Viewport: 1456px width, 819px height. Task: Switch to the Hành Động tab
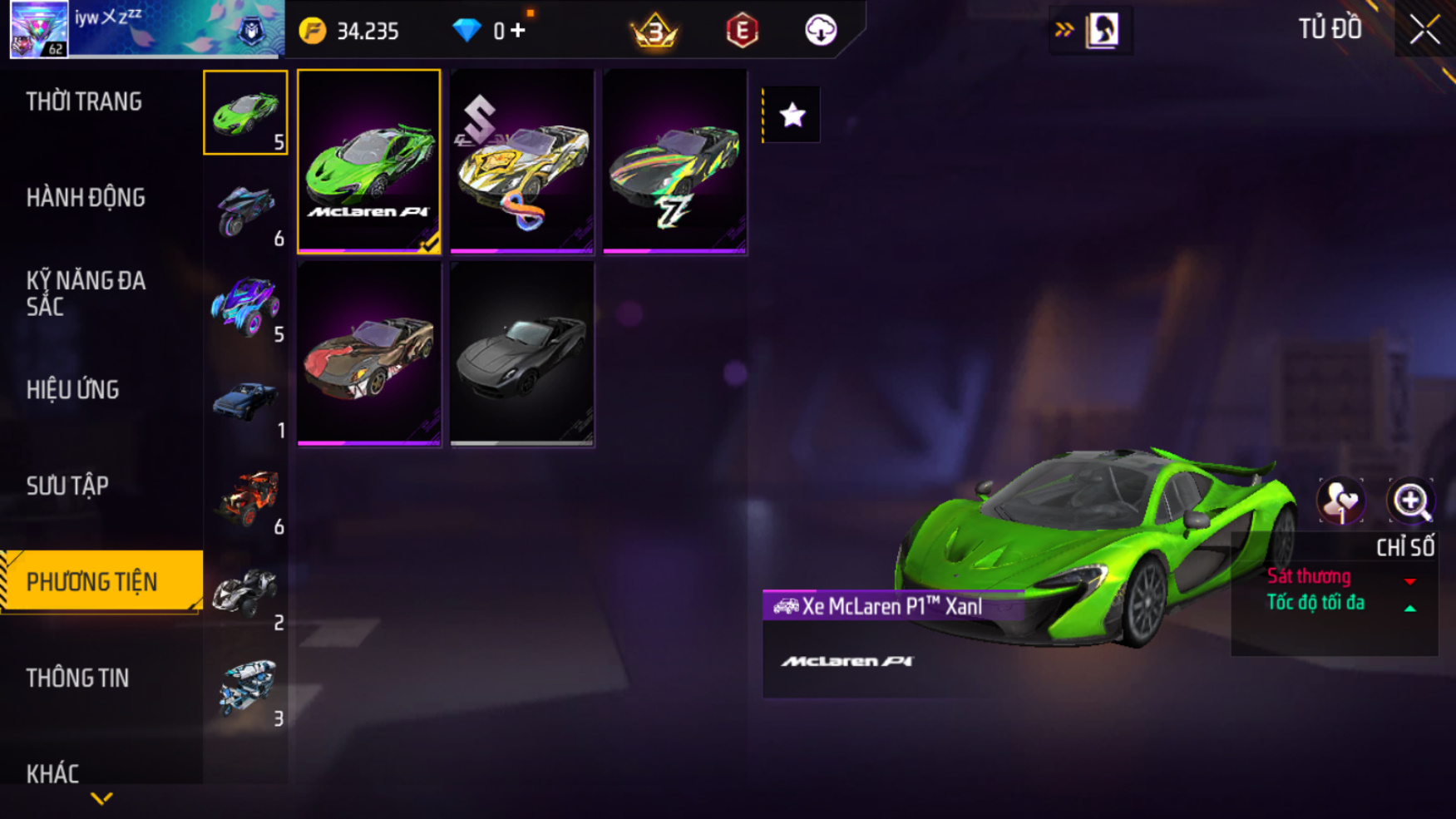[86, 198]
